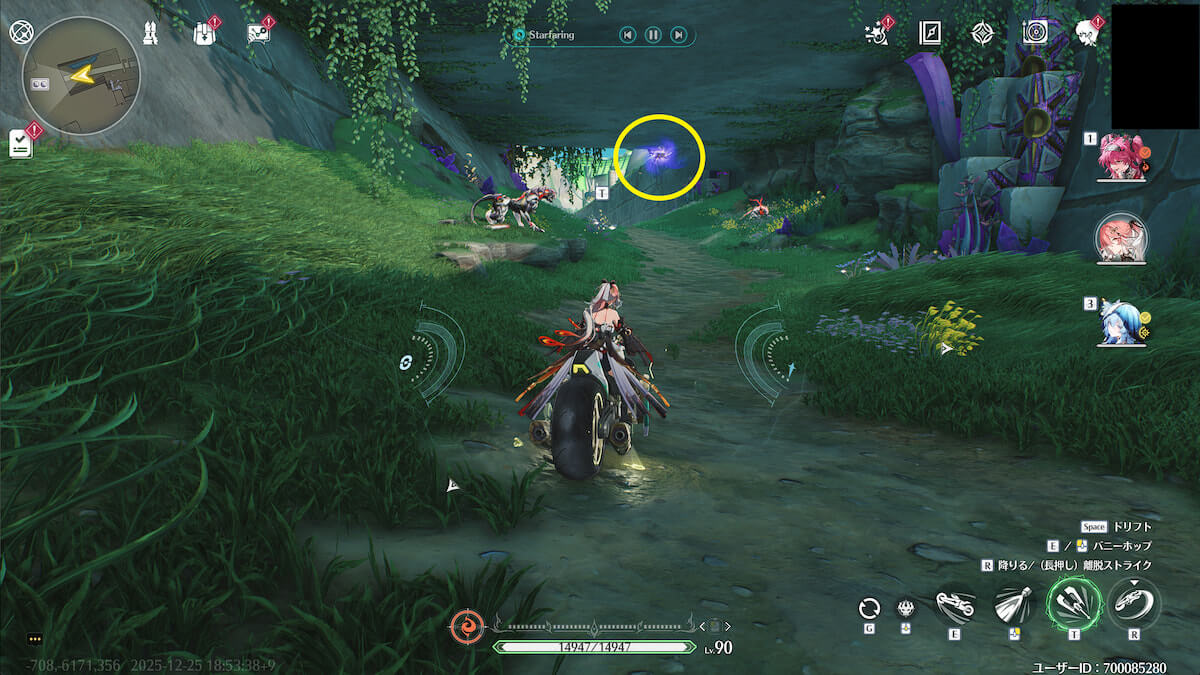1200x675 pixels.
Task: Open the character head profile icon
Action: pos(1087,33)
